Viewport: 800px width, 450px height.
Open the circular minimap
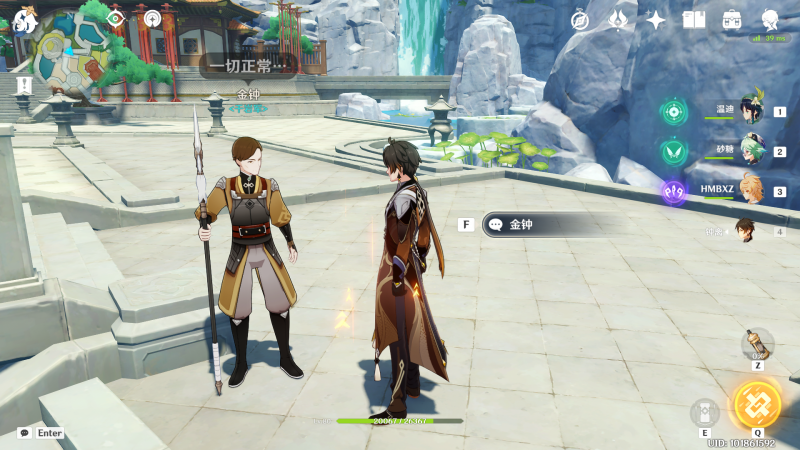(72, 52)
